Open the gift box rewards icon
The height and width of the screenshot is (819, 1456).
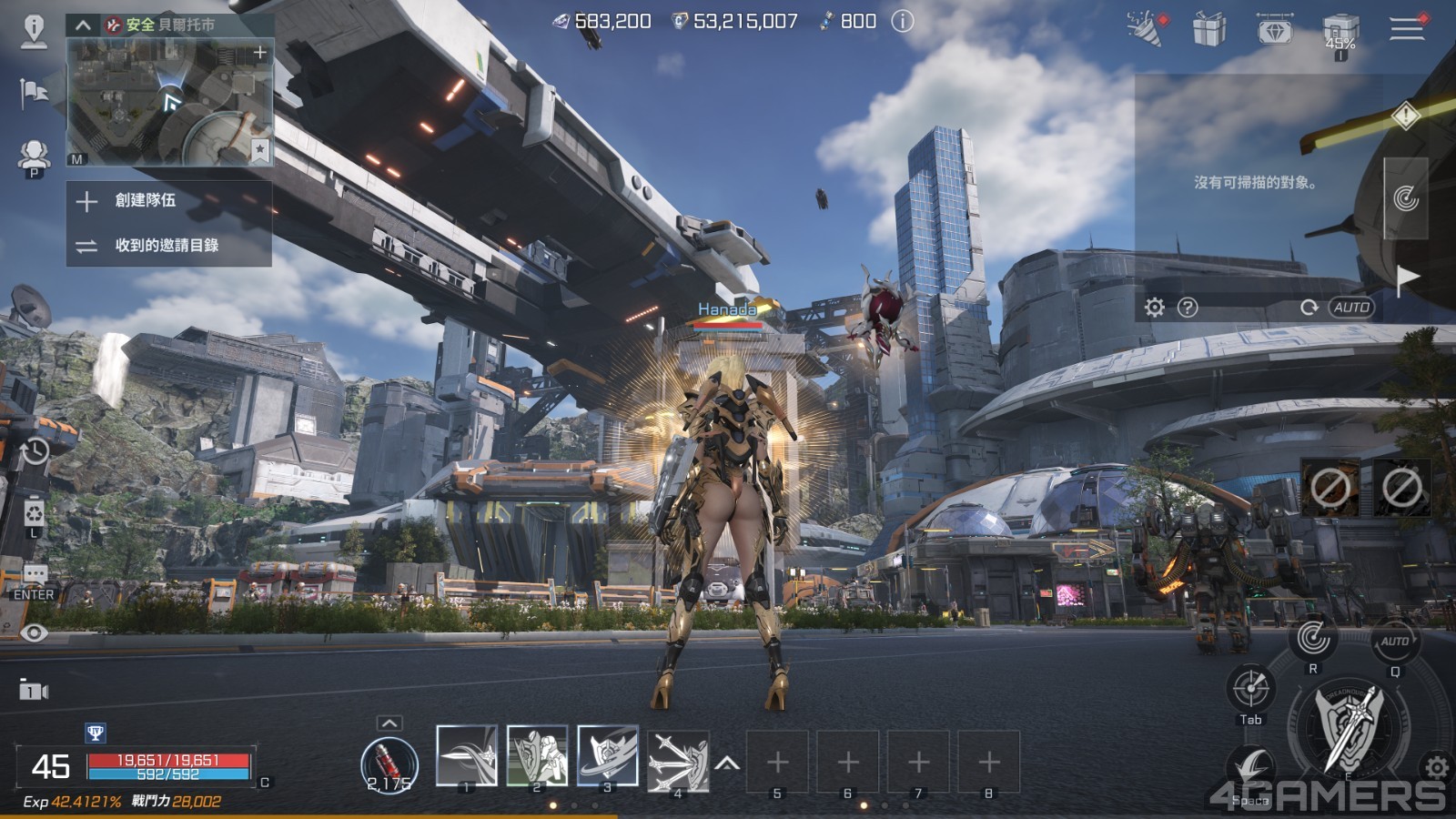[x=1209, y=29]
